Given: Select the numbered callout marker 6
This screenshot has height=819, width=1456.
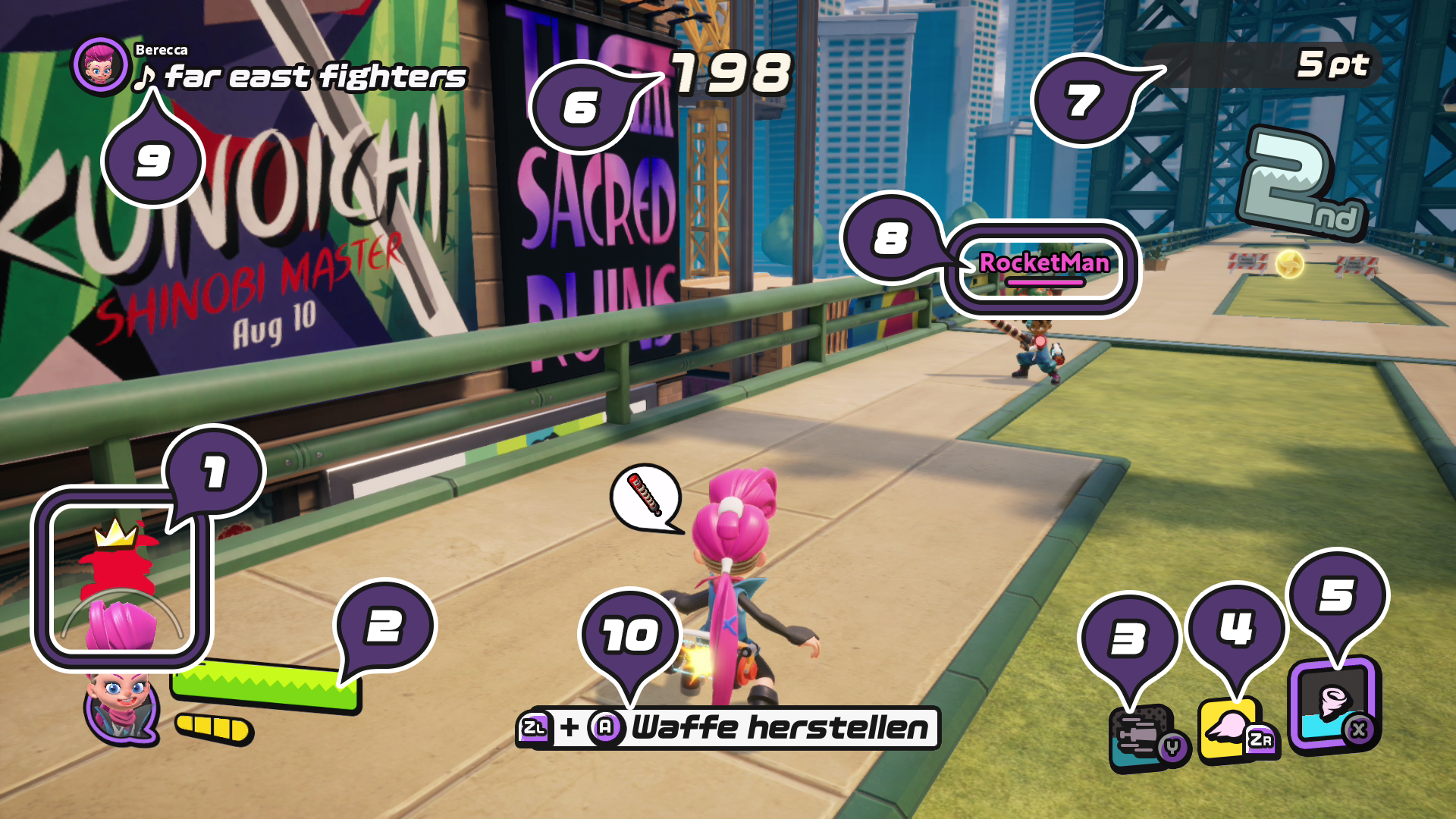Looking at the screenshot, I should pyautogui.click(x=582, y=106).
